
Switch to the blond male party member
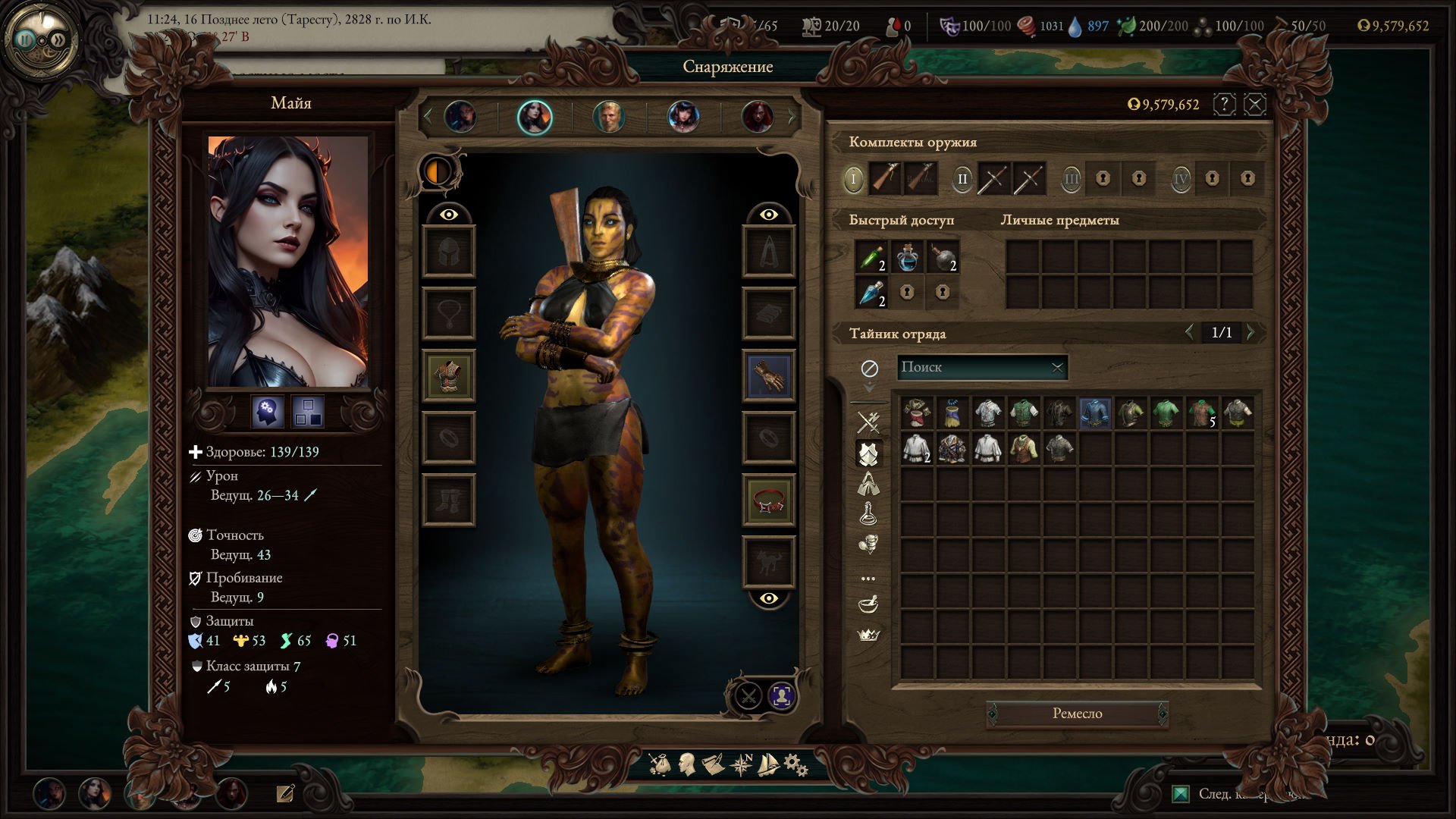click(608, 117)
